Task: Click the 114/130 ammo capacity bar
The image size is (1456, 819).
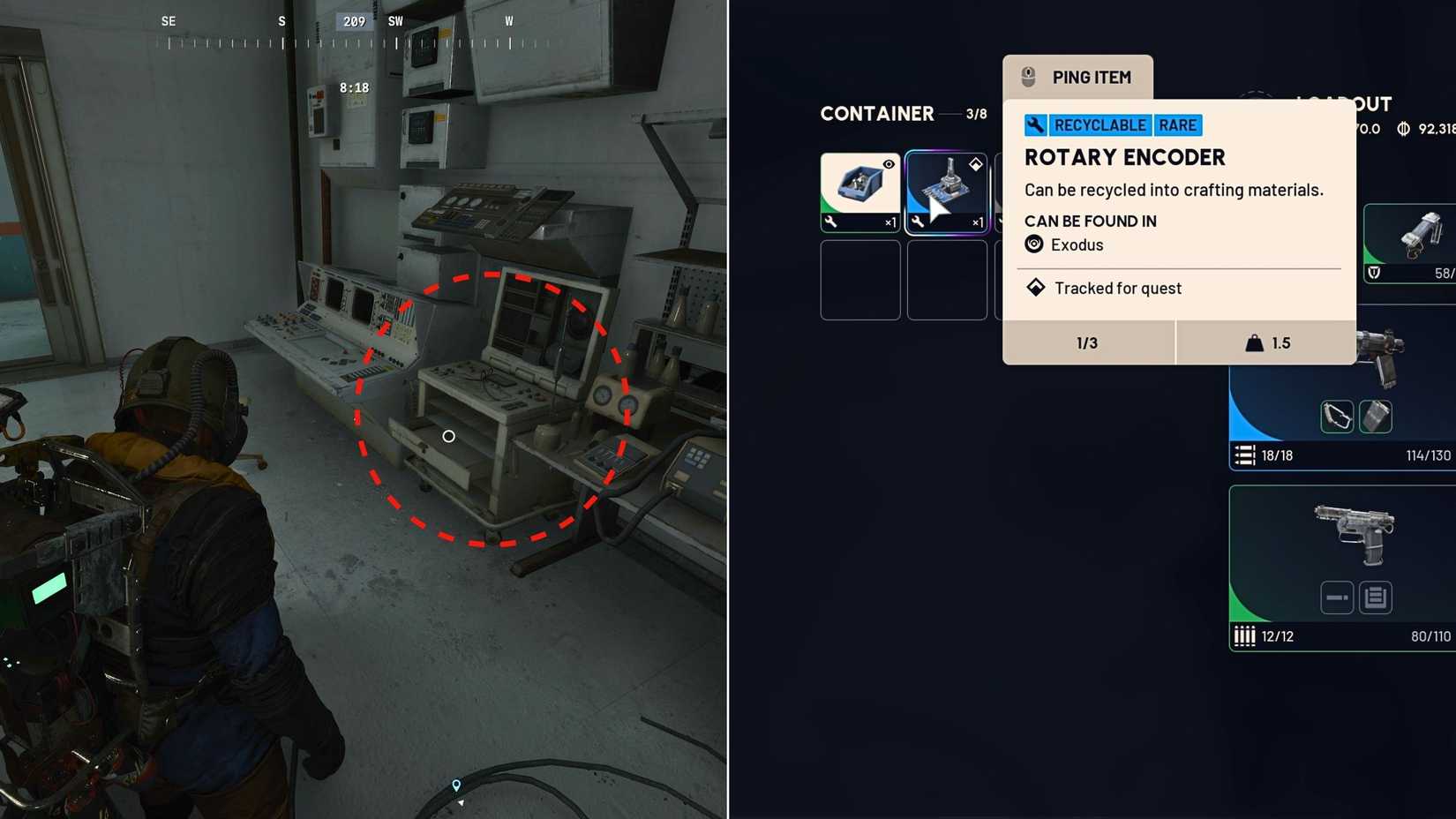Action: click(x=1428, y=455)
